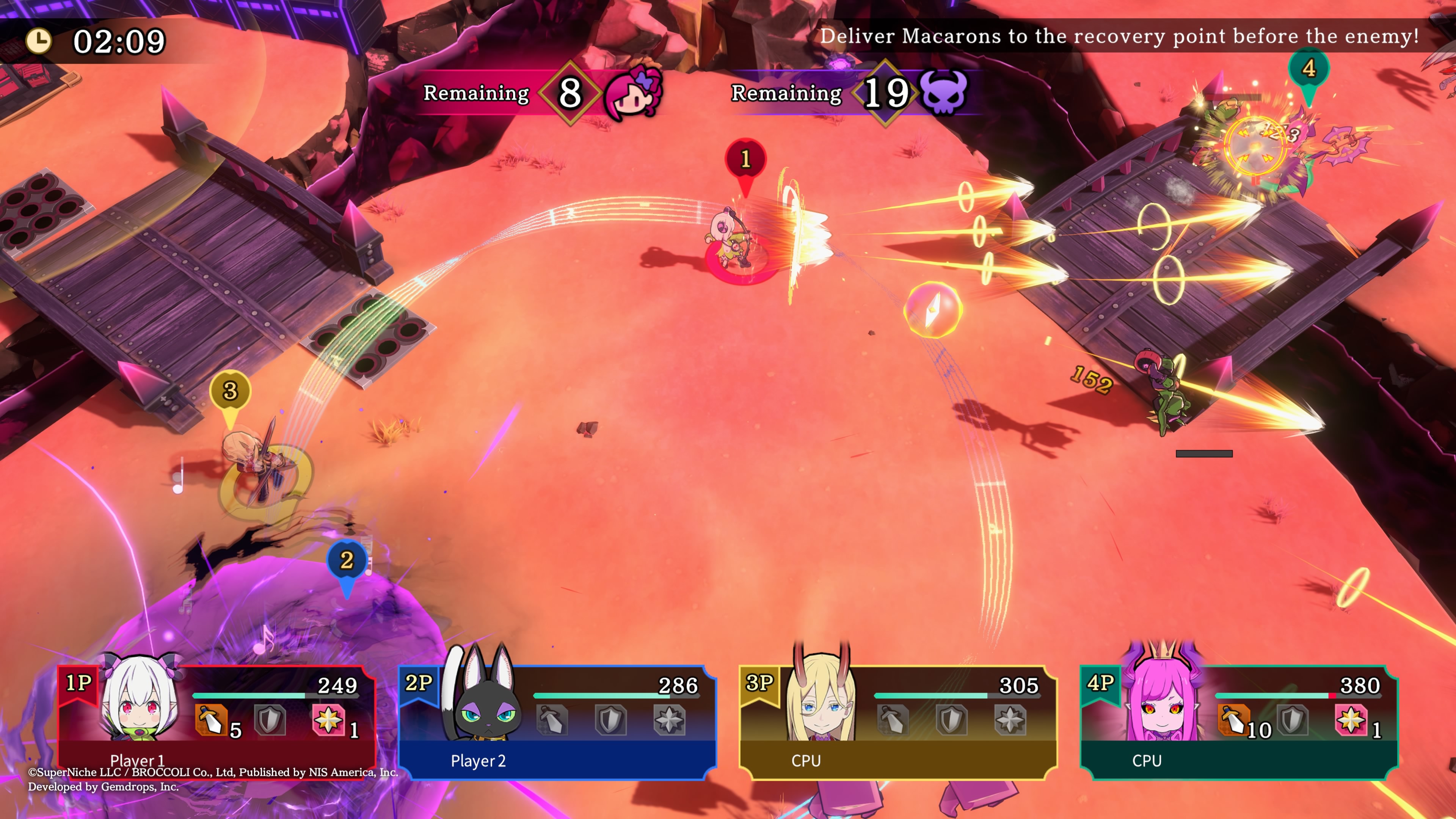Screen dimensions: 1456x819
Task: Click the green player 4 marker
Action: [x=1309, y=69]
